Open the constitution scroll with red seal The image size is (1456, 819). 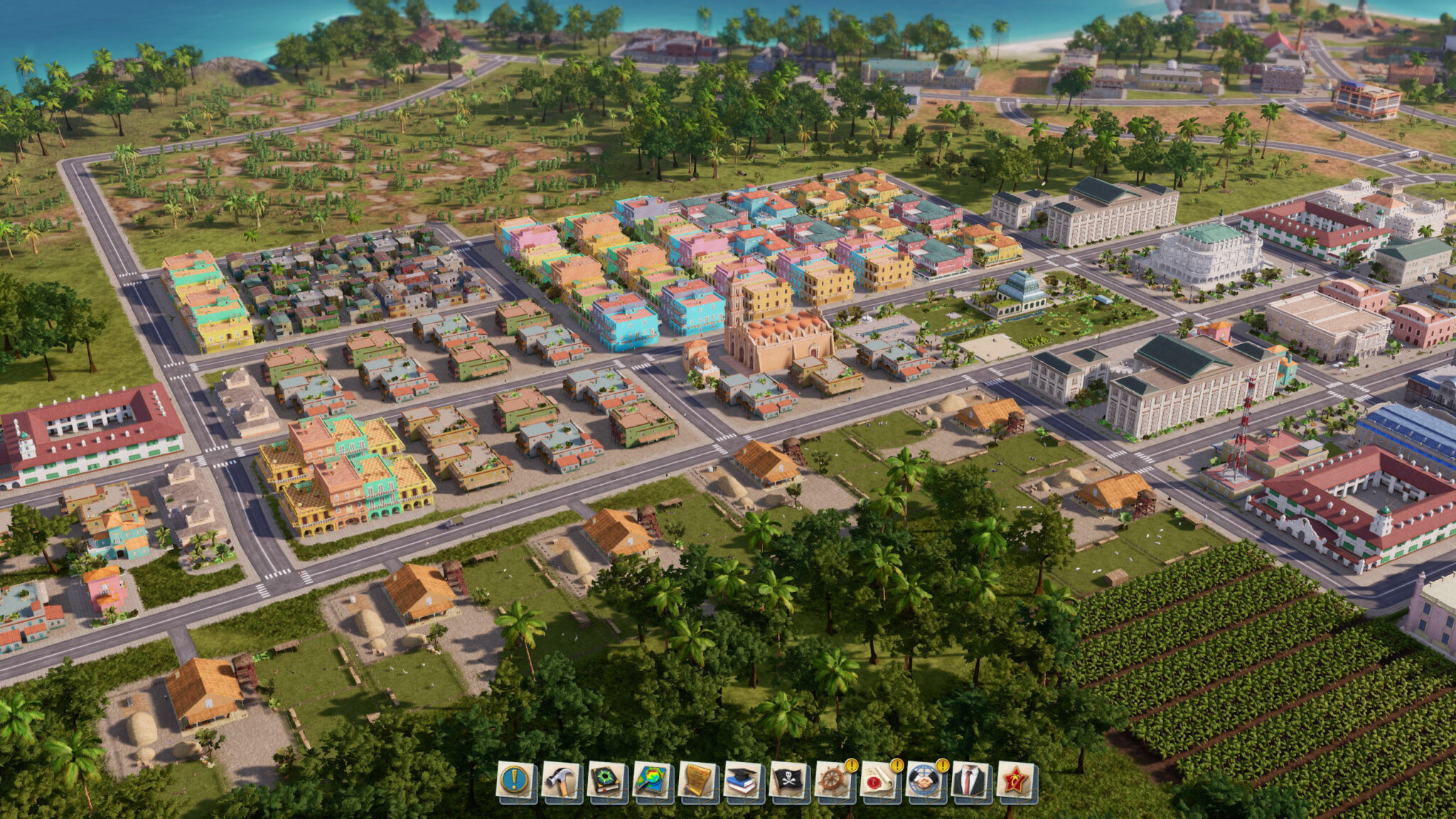(880, 781)
